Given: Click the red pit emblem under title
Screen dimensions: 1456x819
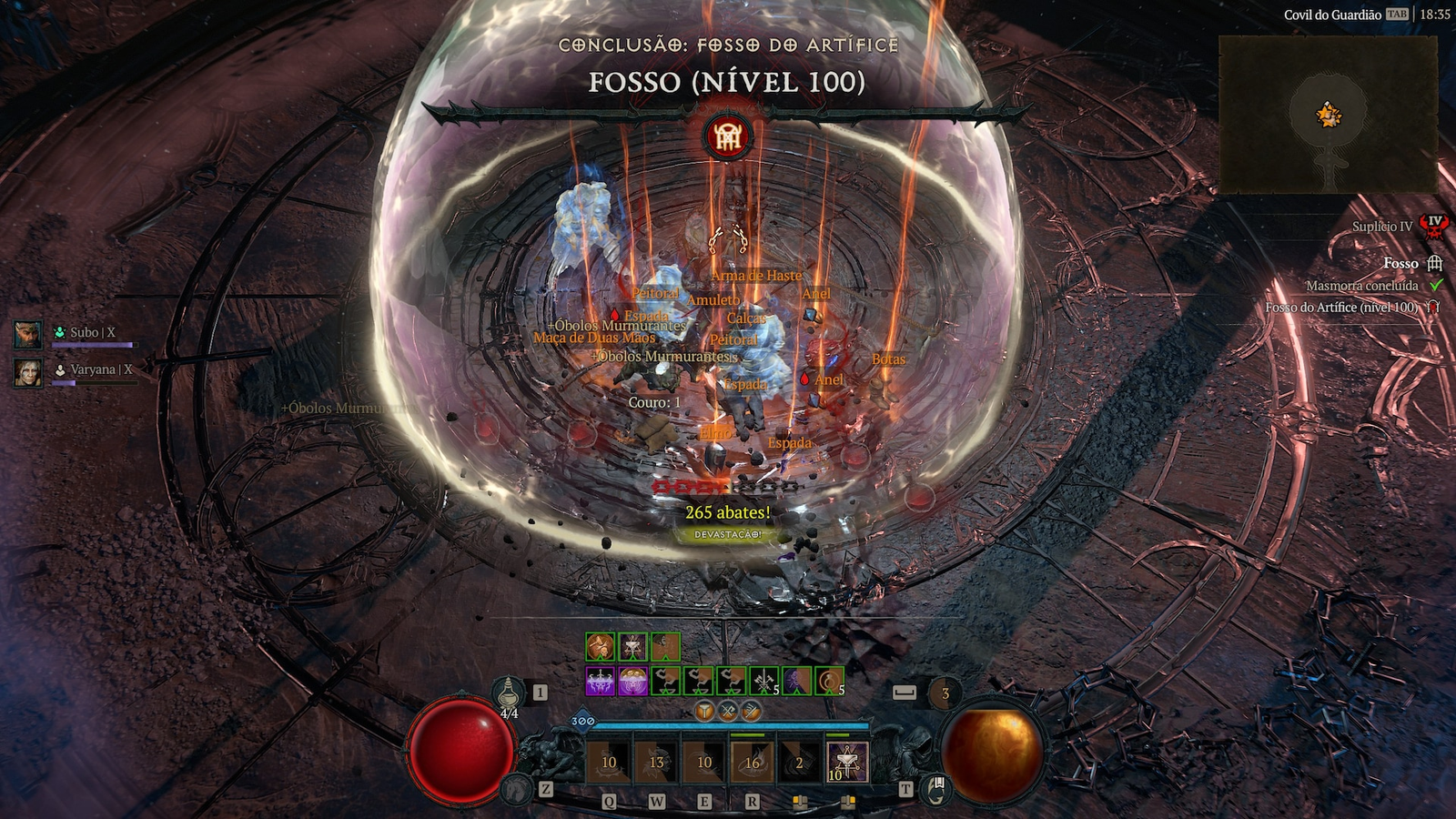Looking at the screenshot, I should [x=727, y=137].
